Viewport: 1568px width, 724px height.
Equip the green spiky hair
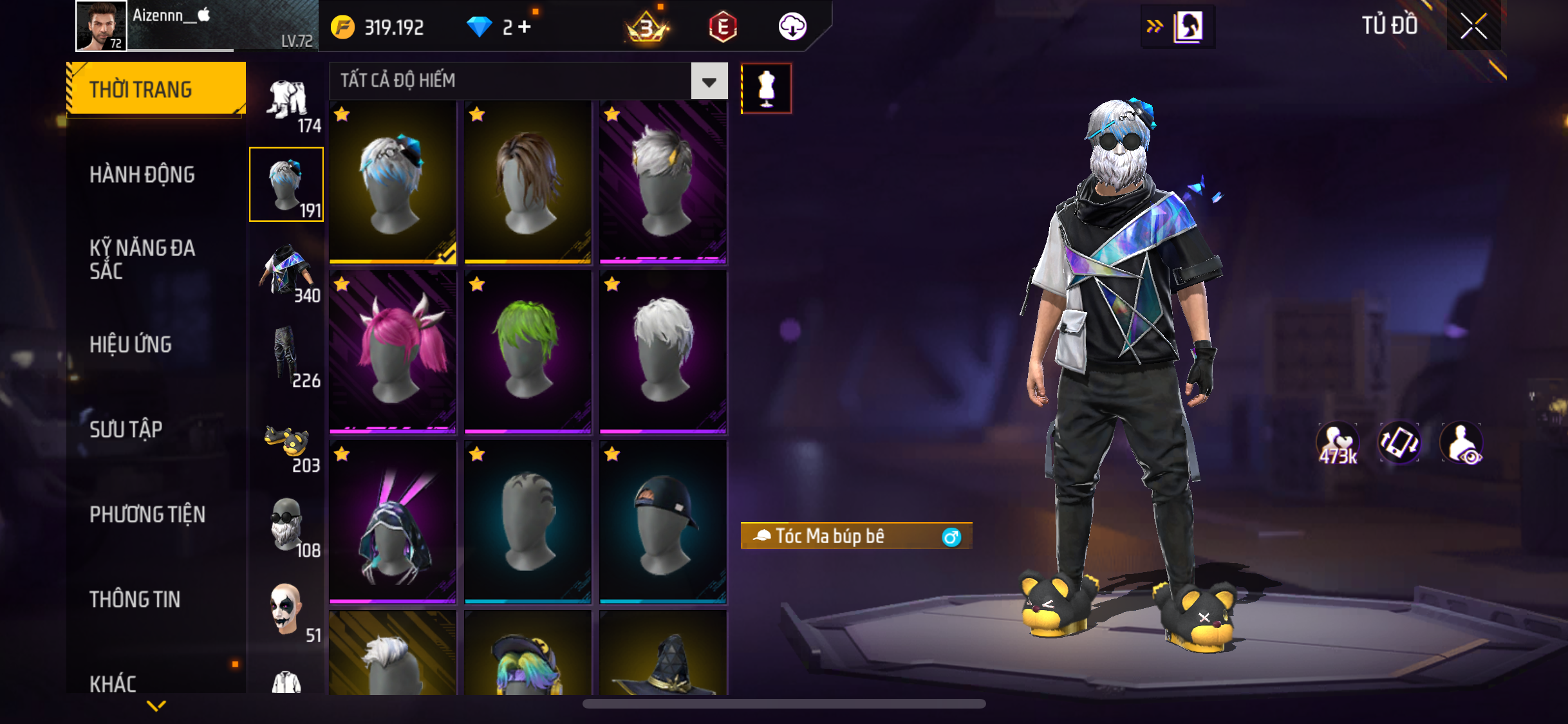point(528,351)
